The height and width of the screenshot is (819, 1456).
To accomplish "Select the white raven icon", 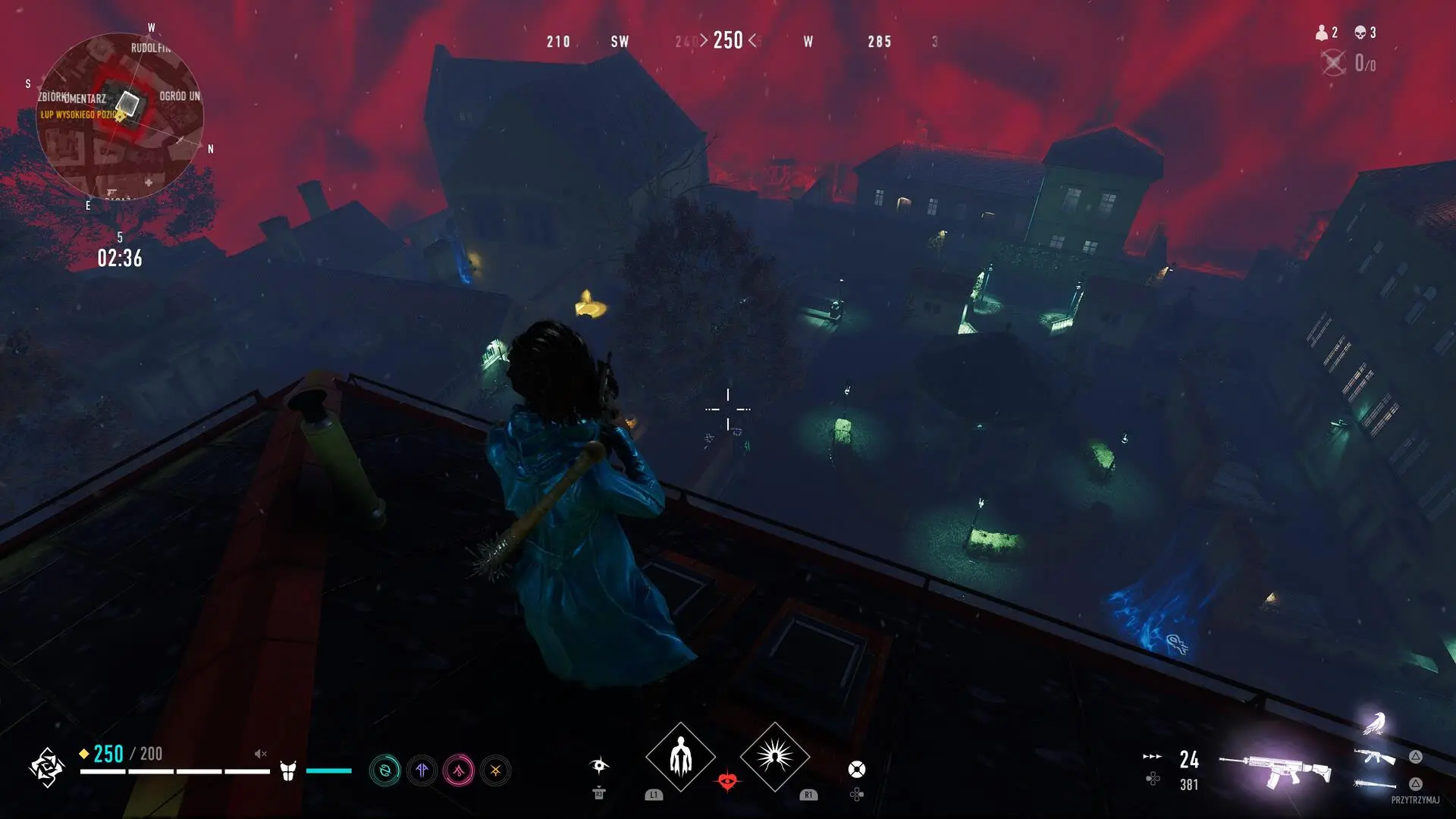I will [x=1374, y=723].
